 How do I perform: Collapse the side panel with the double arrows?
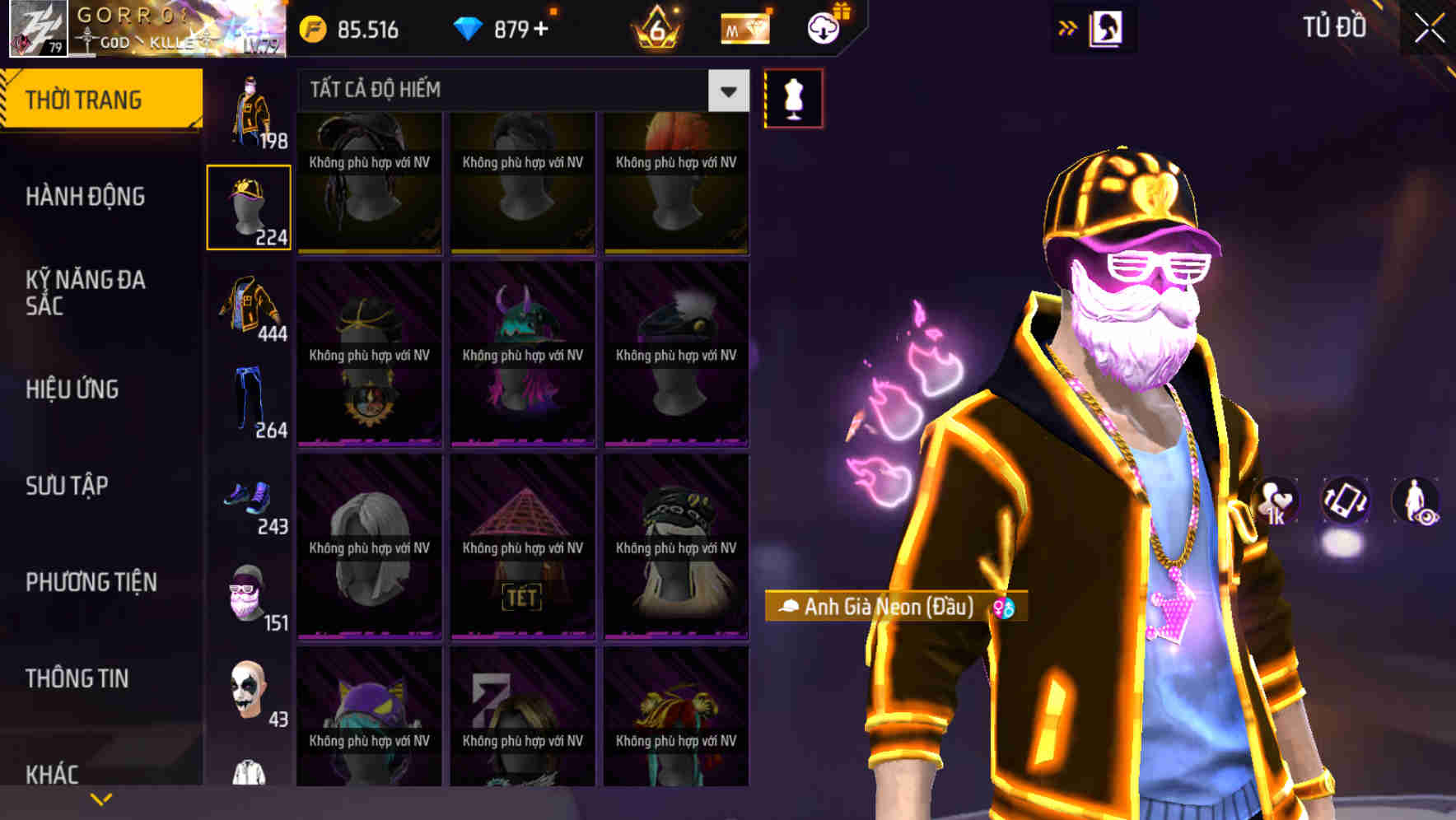point(1068,27)
